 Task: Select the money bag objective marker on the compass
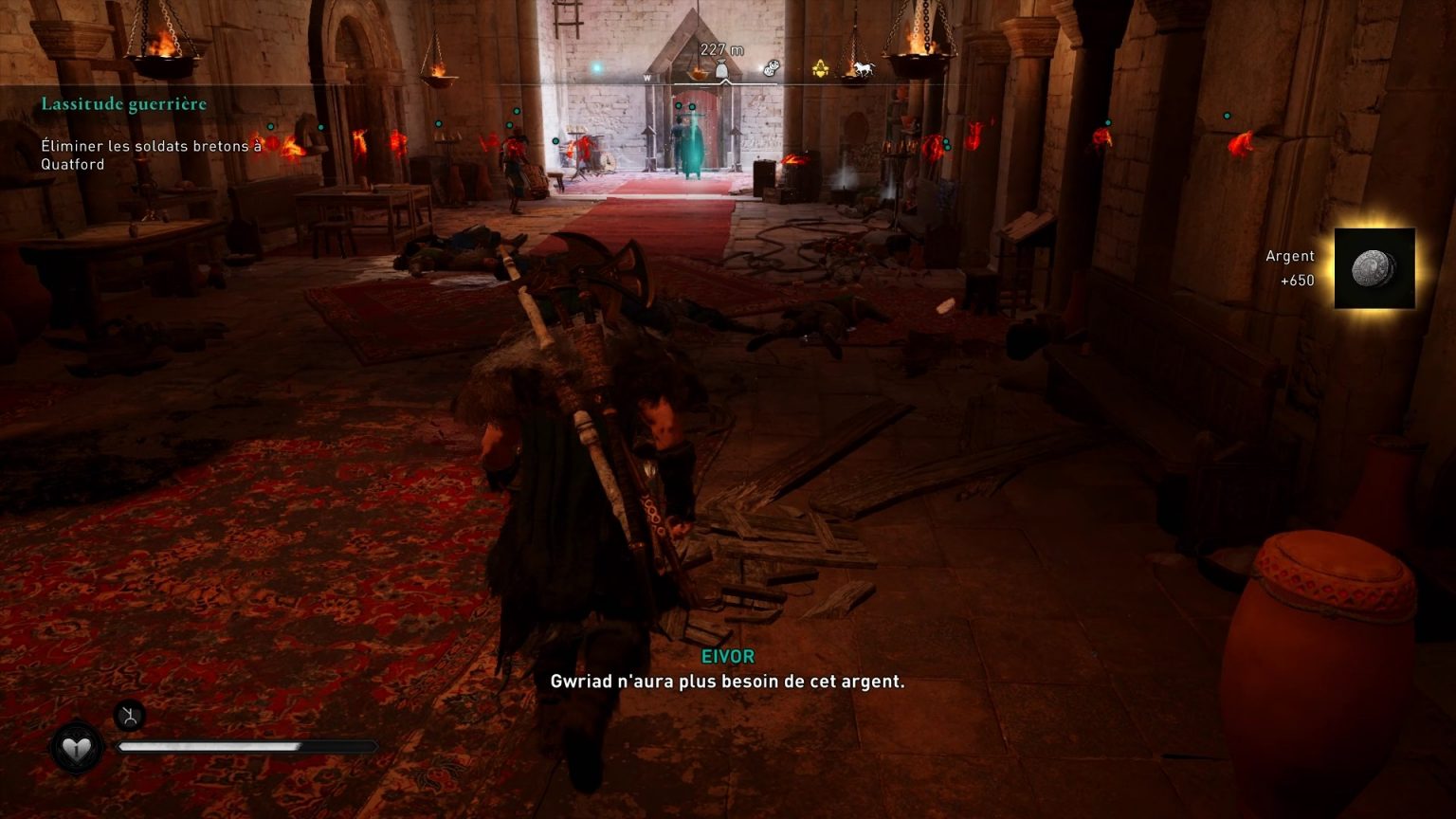[723, 68]
